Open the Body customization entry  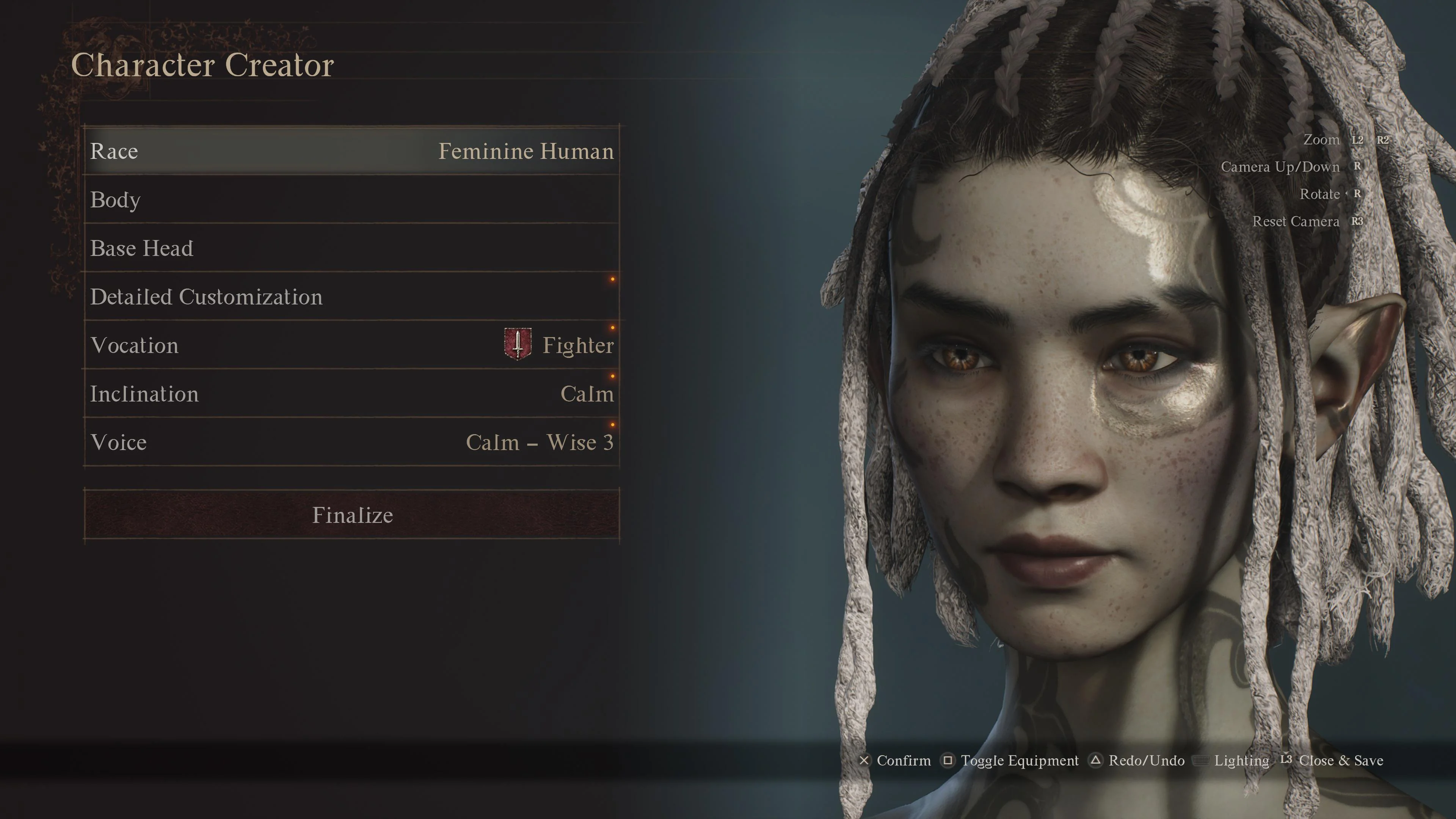click(x=351, y=199)
